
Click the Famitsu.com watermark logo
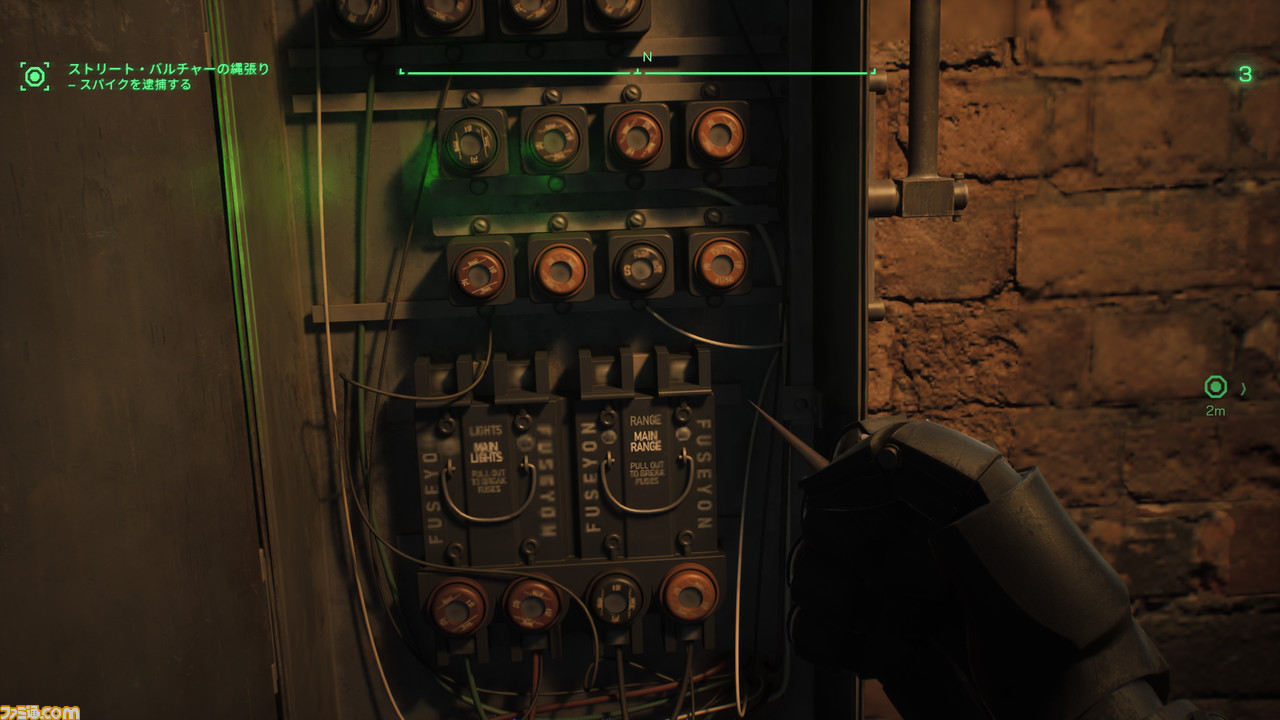tap(40, 711)
